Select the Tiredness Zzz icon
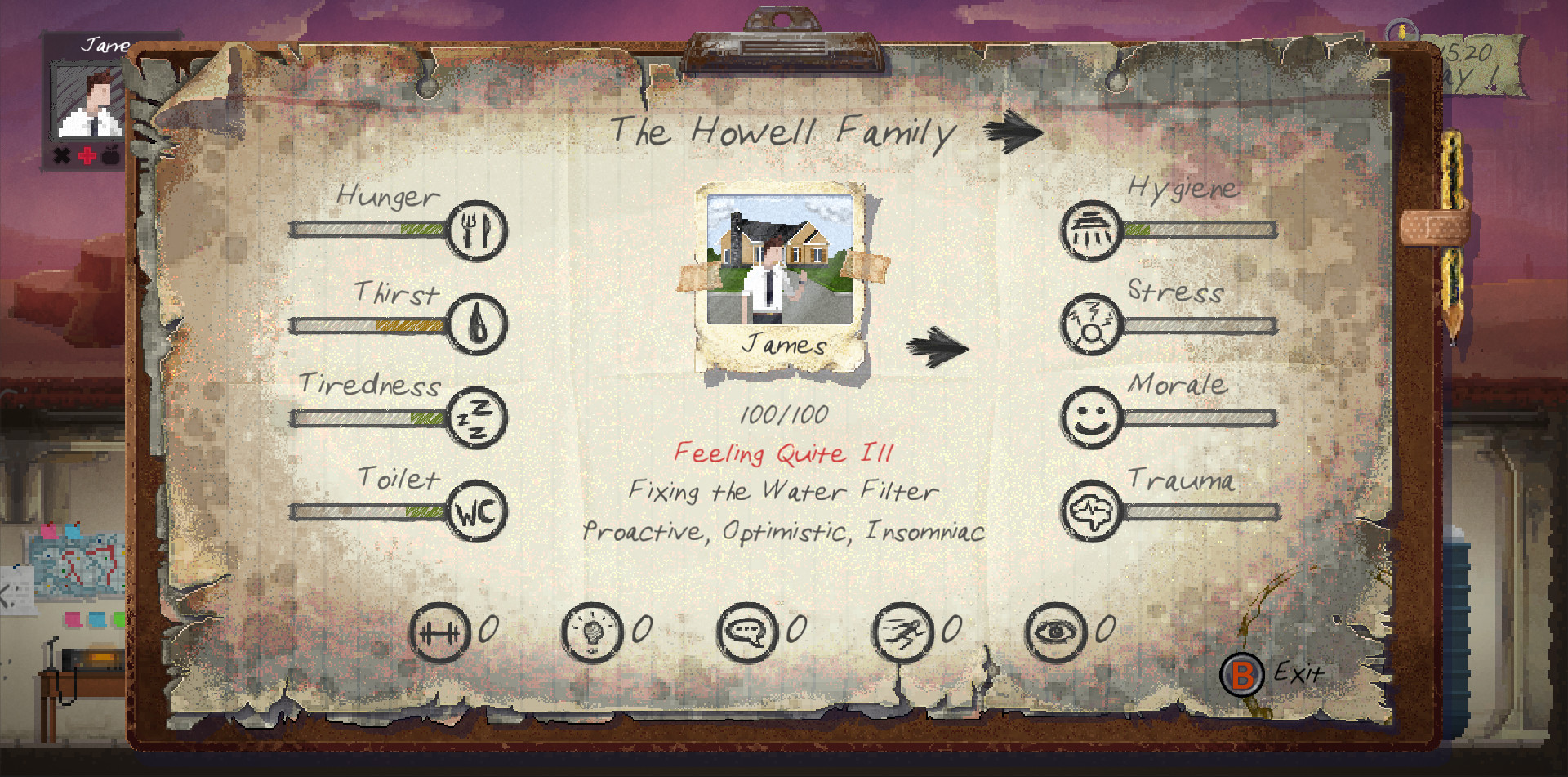 click(478, 418)
